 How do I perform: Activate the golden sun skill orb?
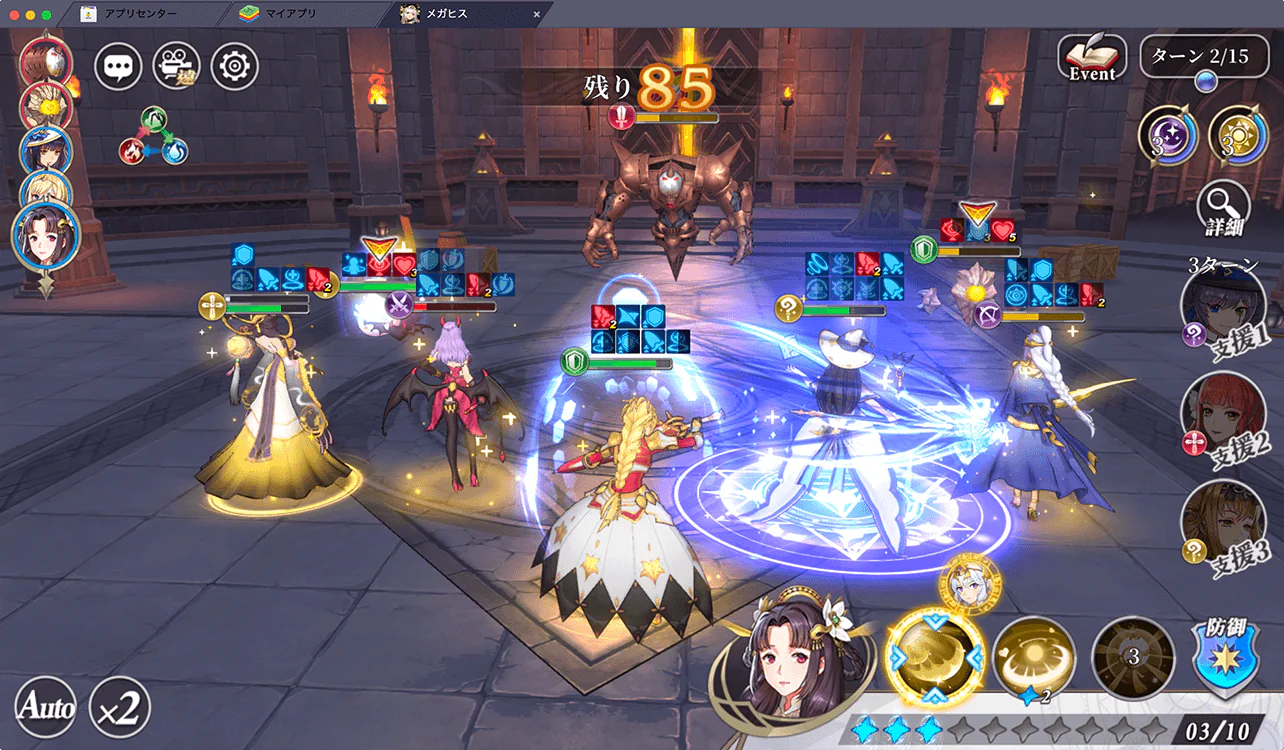pos(1238,136)
